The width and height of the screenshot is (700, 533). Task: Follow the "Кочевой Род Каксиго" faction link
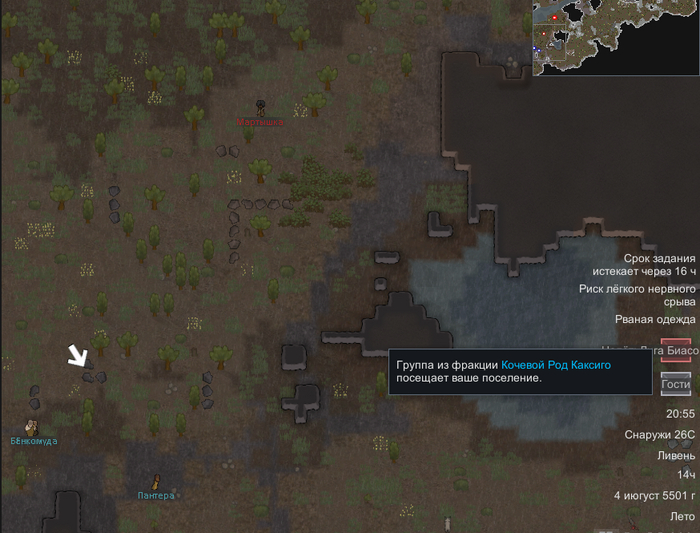point(555,365)
